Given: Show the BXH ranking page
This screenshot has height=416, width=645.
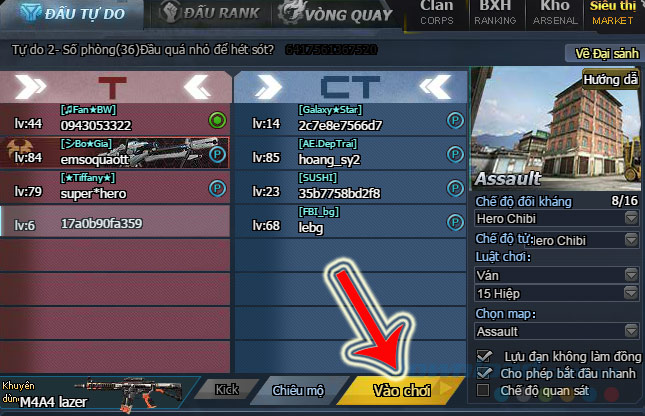Looking at the screenshot, I should [x=494, y=12].
